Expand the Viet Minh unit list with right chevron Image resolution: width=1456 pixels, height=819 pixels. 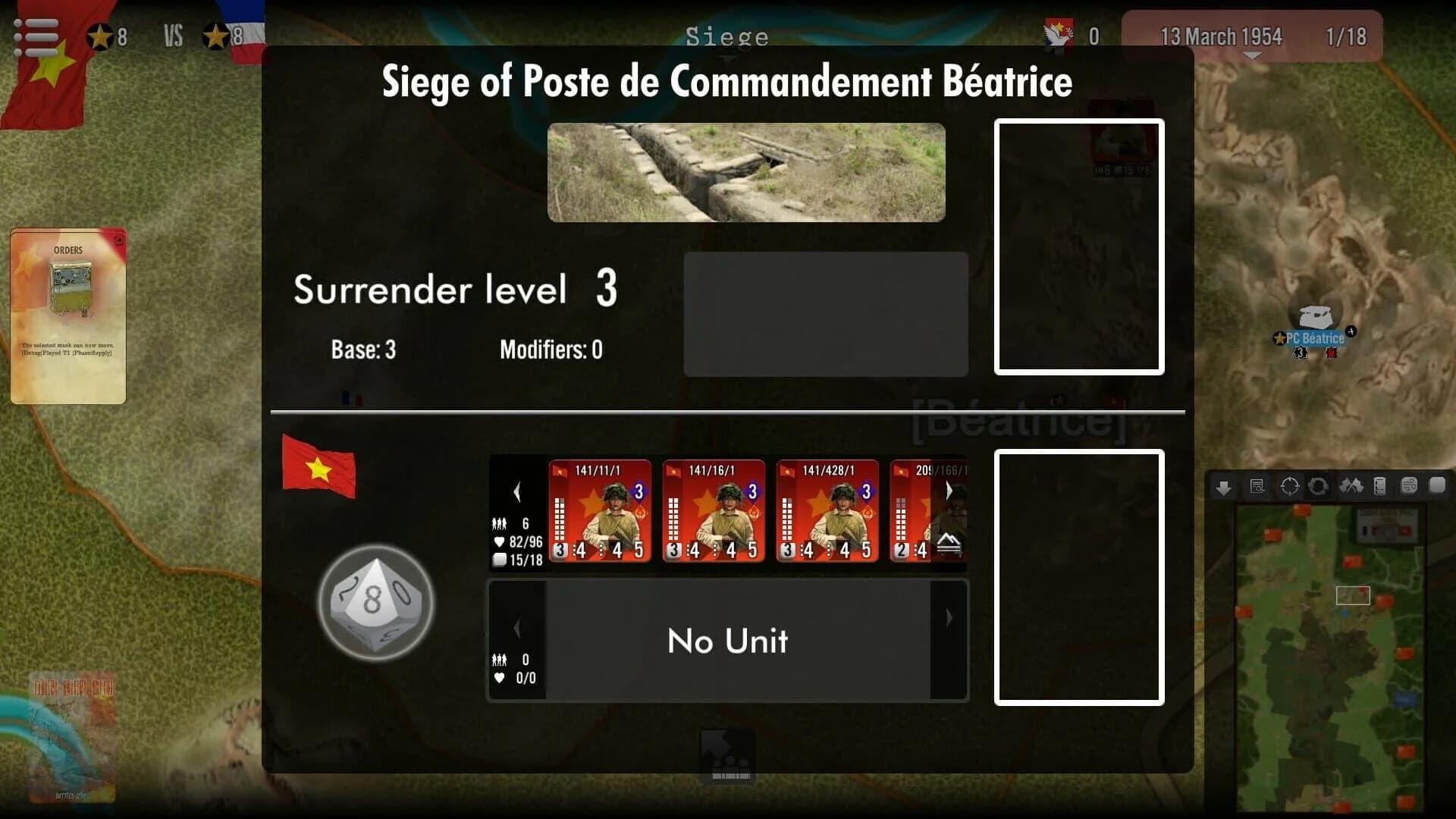coord(949,491)
